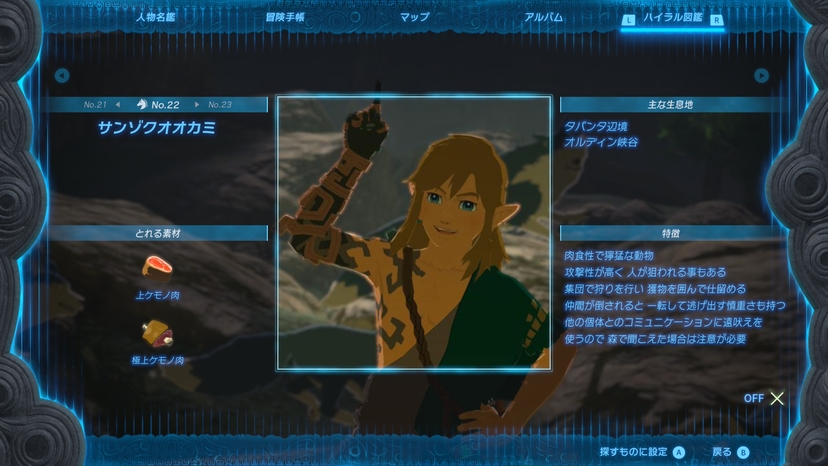Click the right page arrow circle
Image resolution: width=828 pixels, height=466 pixels.
point(762,75)
